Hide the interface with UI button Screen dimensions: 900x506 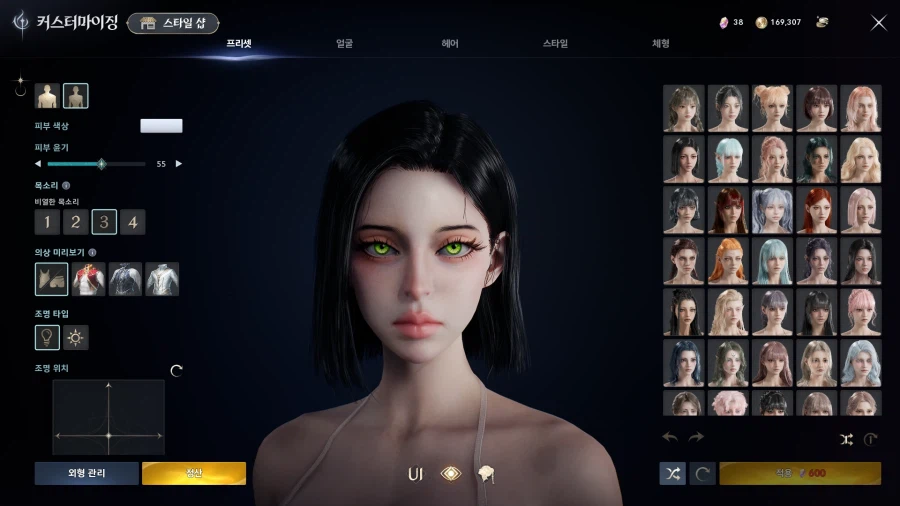(x=415, y=473)
